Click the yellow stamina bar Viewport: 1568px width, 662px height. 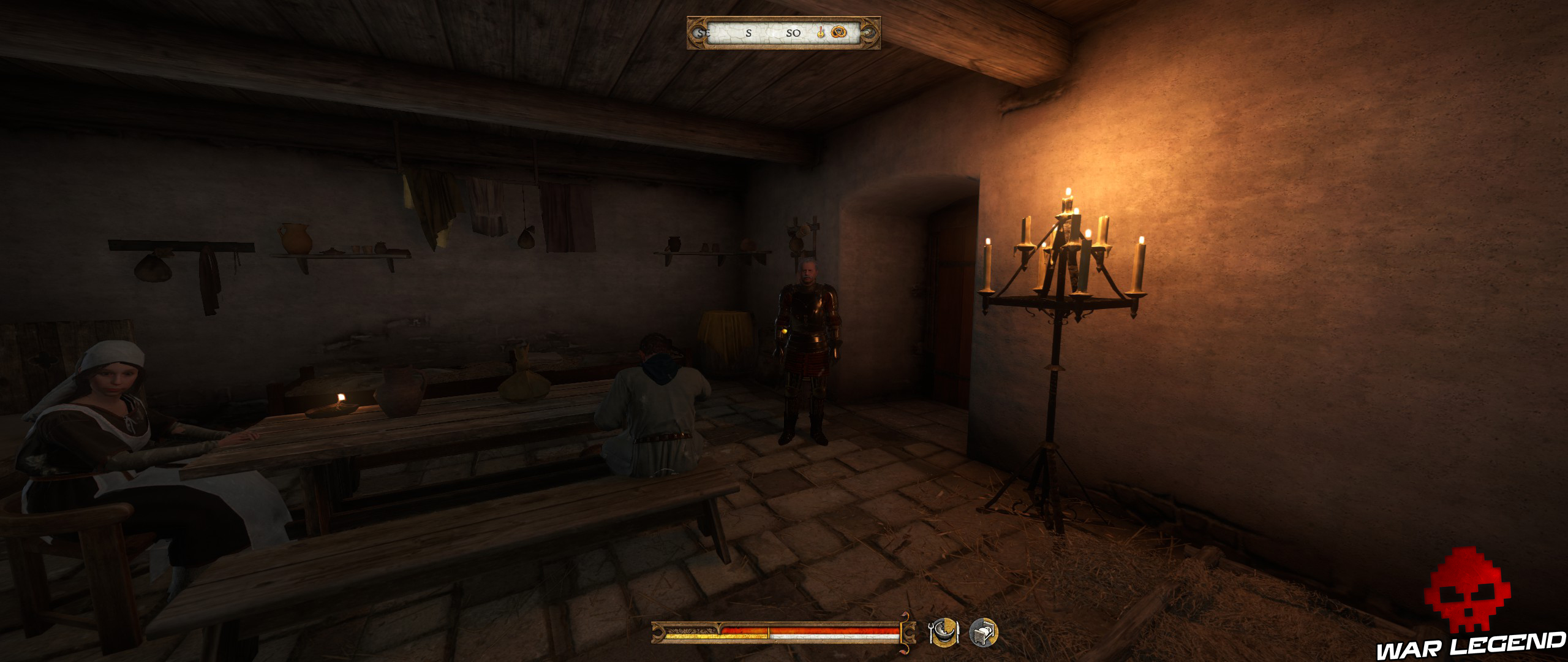pos(717,636)
